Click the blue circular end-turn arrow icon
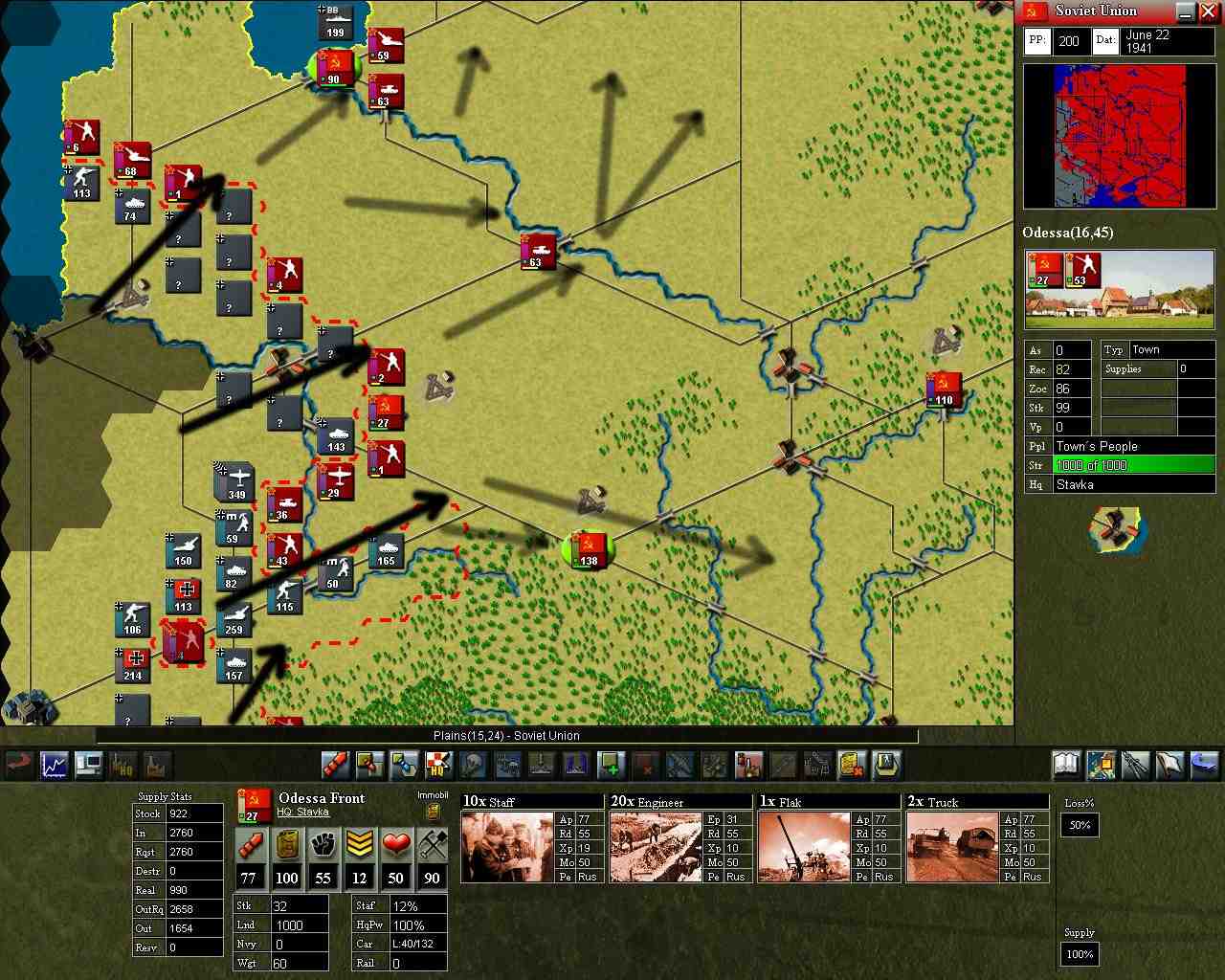1225x980 pixels. point(1204,765)
